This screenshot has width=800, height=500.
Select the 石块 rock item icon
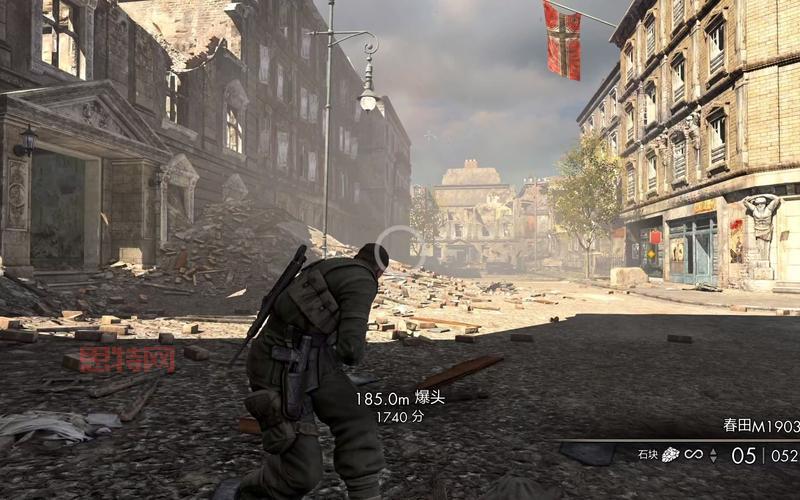click(x=670, y=455)
